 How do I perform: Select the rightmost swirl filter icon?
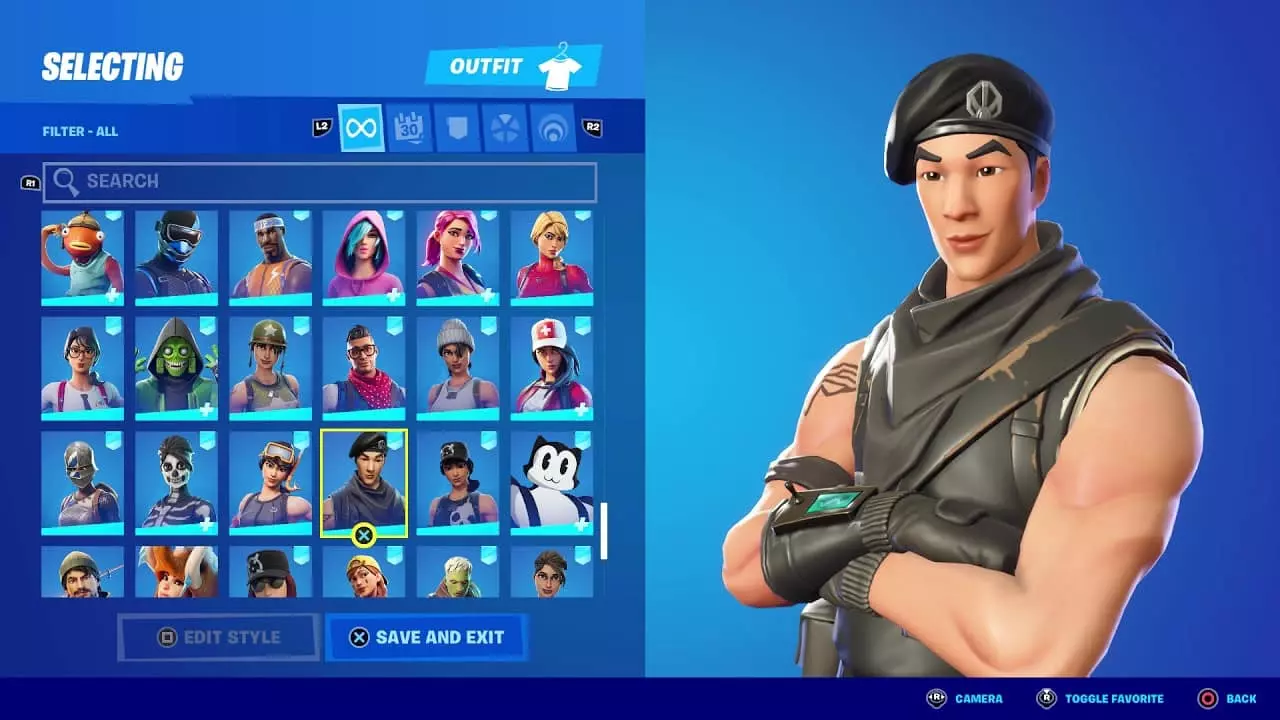click(554, 128)
